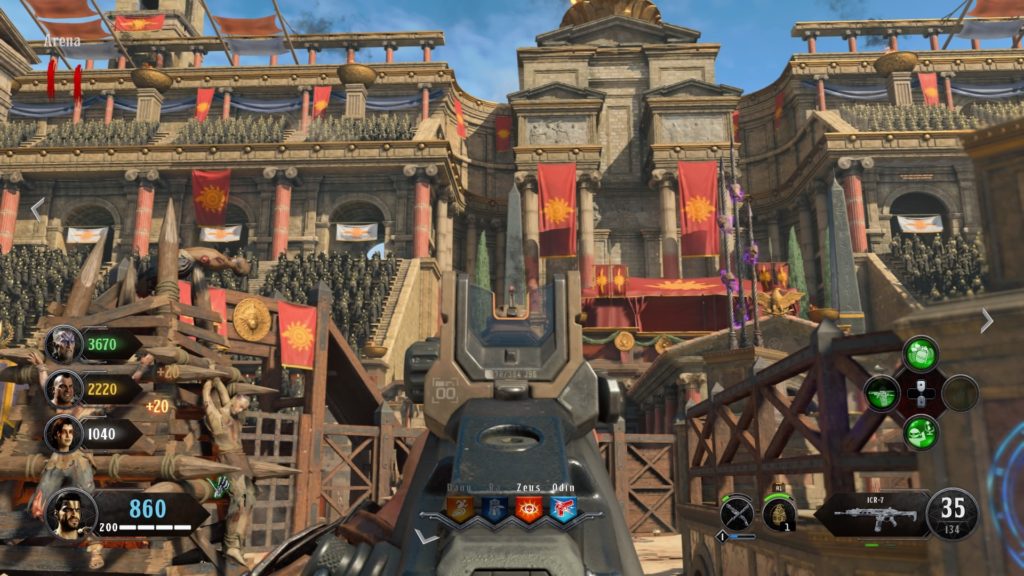1024x576 pixels.
Task: Activate the Zeus perk icon
Action: [530, 509]
